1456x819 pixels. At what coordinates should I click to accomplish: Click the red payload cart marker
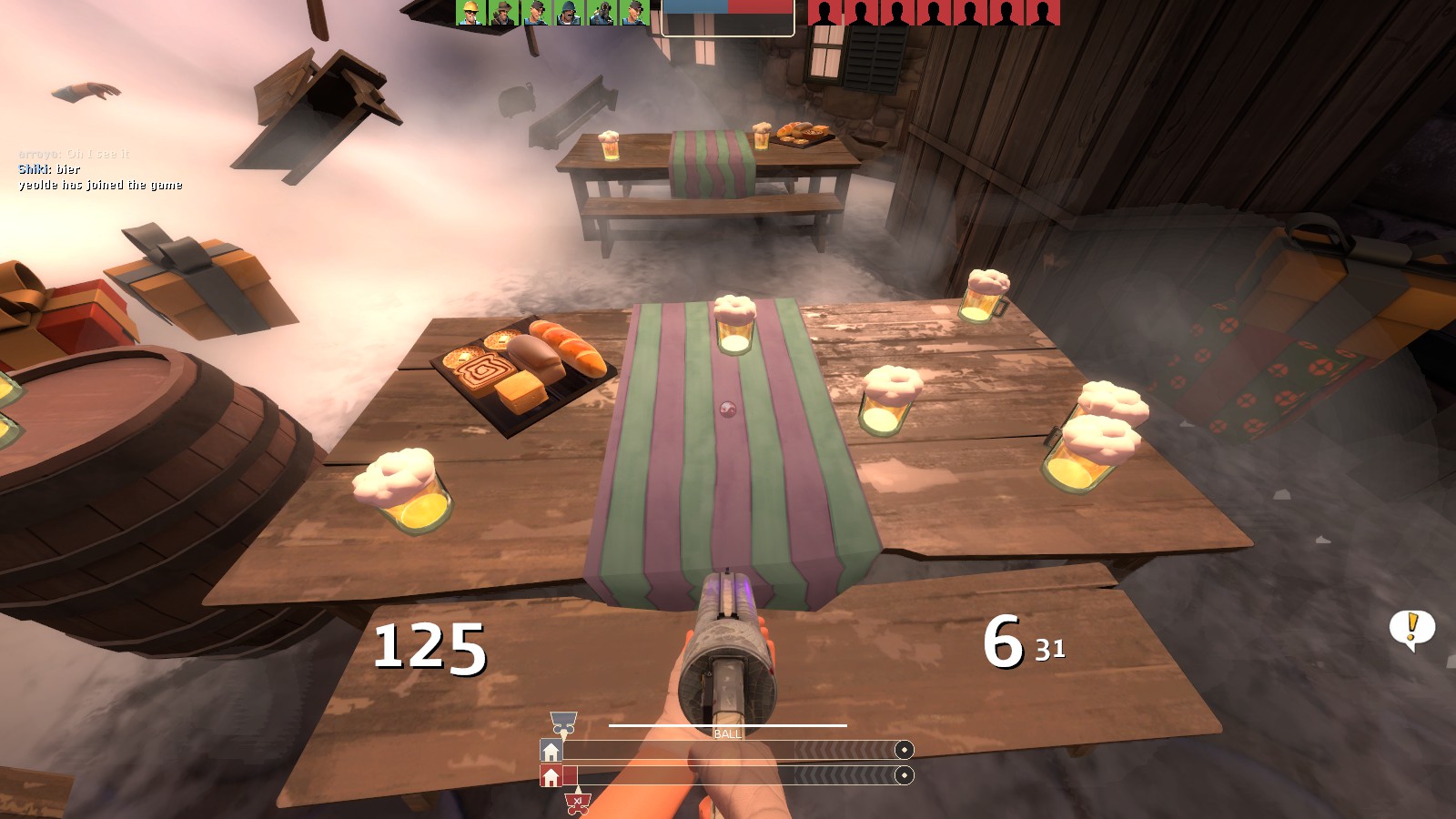[x=577, y=803]
